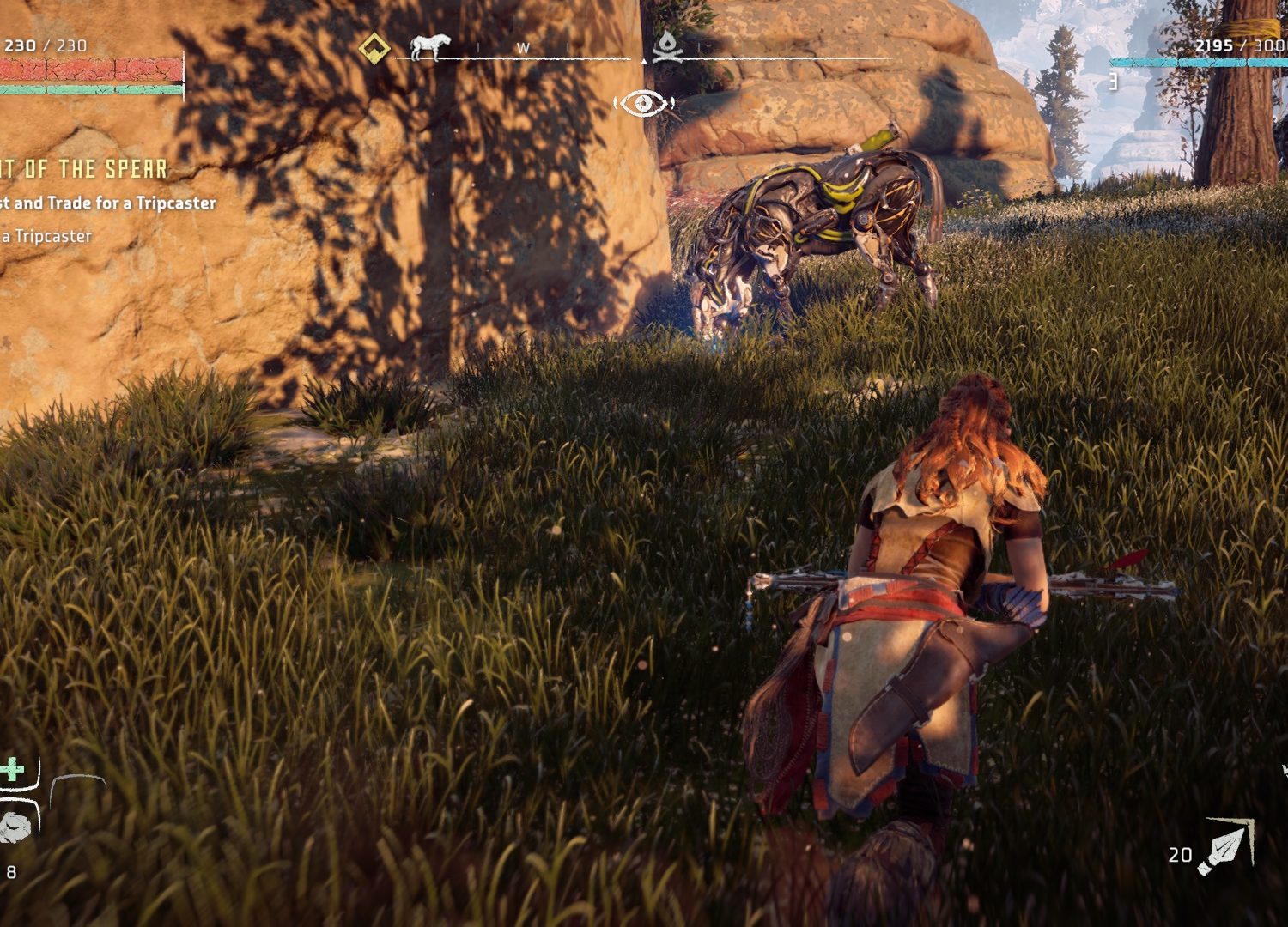The width and height of the screenshot is (1288, 927).
Task: Select the campfire marker on the compass
Action: pyautogui.click(x=667, y=47)
